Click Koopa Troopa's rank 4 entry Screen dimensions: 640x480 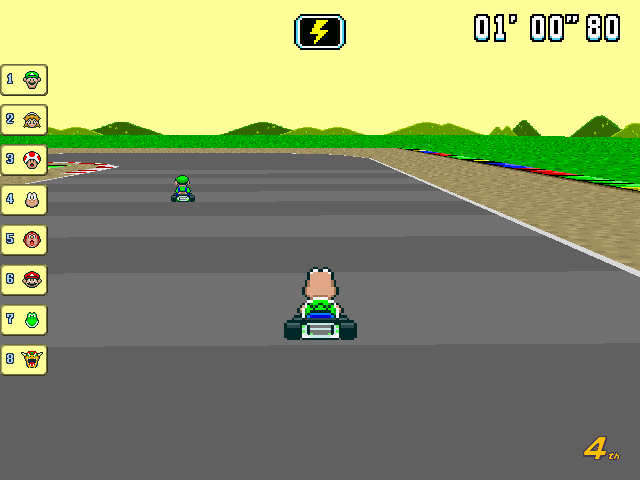[24, 199]
